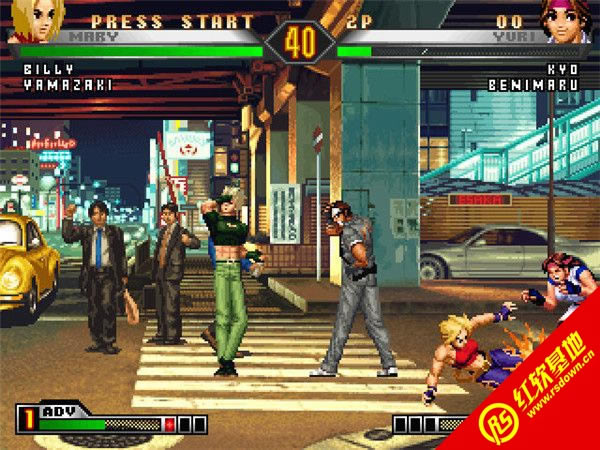
Task: Click the ADV mode label above the power gauge
Action: (x=54, y=410)
